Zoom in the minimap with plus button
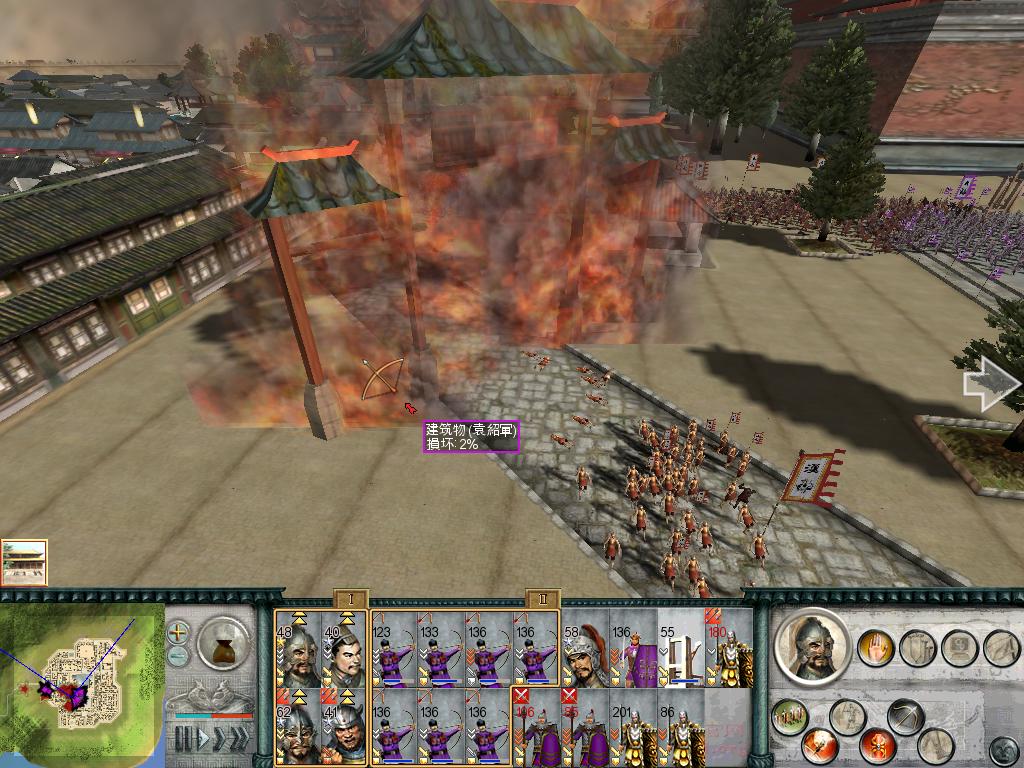Screen dimensions: 1024x768 click(x=178, y=632)
